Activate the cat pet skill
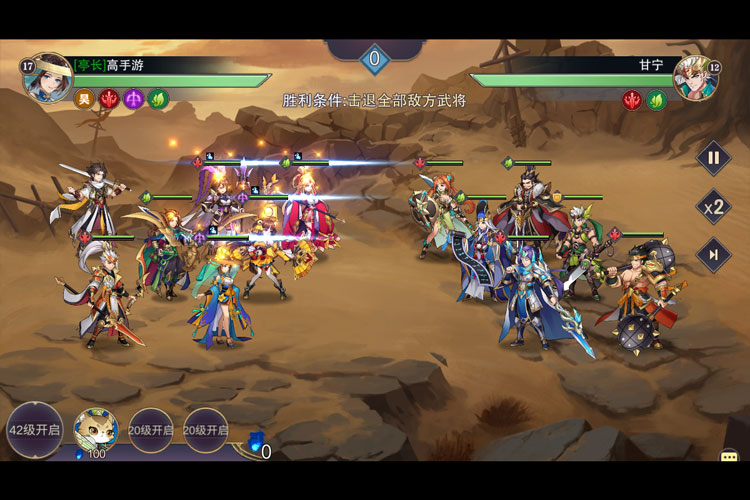750x500 pixels. 96,429
